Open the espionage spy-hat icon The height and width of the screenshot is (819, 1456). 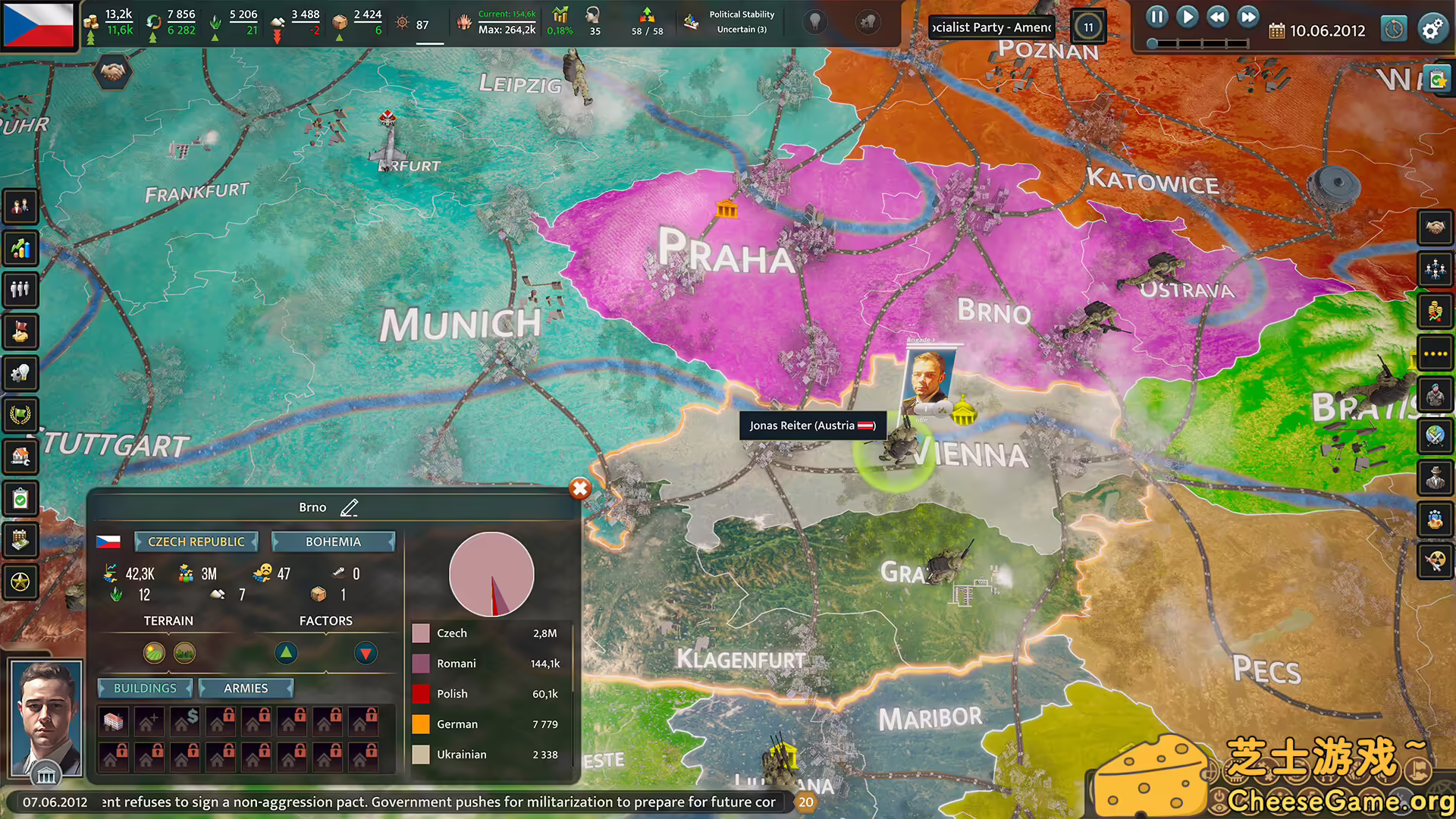point(1436,478)
